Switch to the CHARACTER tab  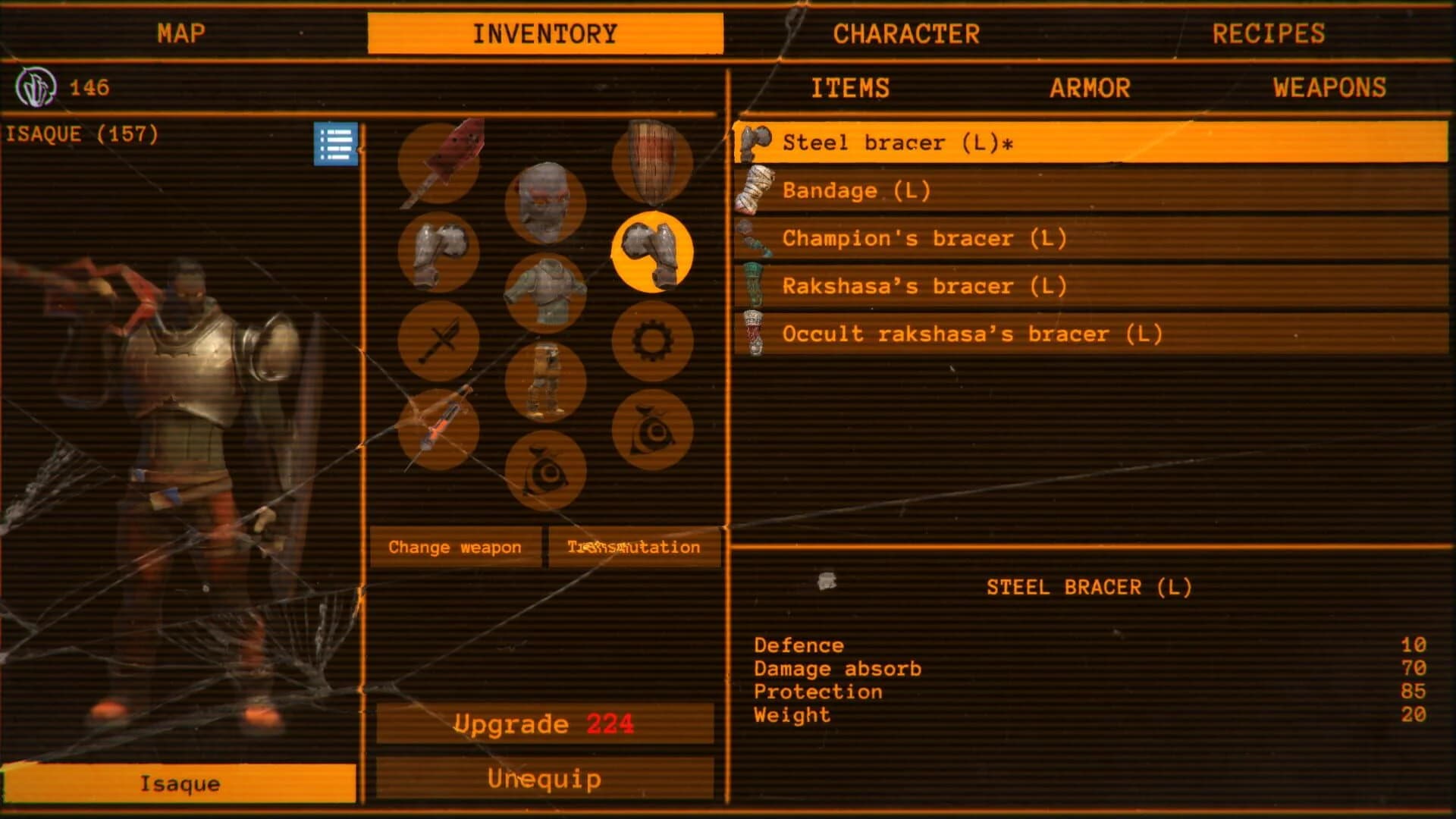click(905, 33)
